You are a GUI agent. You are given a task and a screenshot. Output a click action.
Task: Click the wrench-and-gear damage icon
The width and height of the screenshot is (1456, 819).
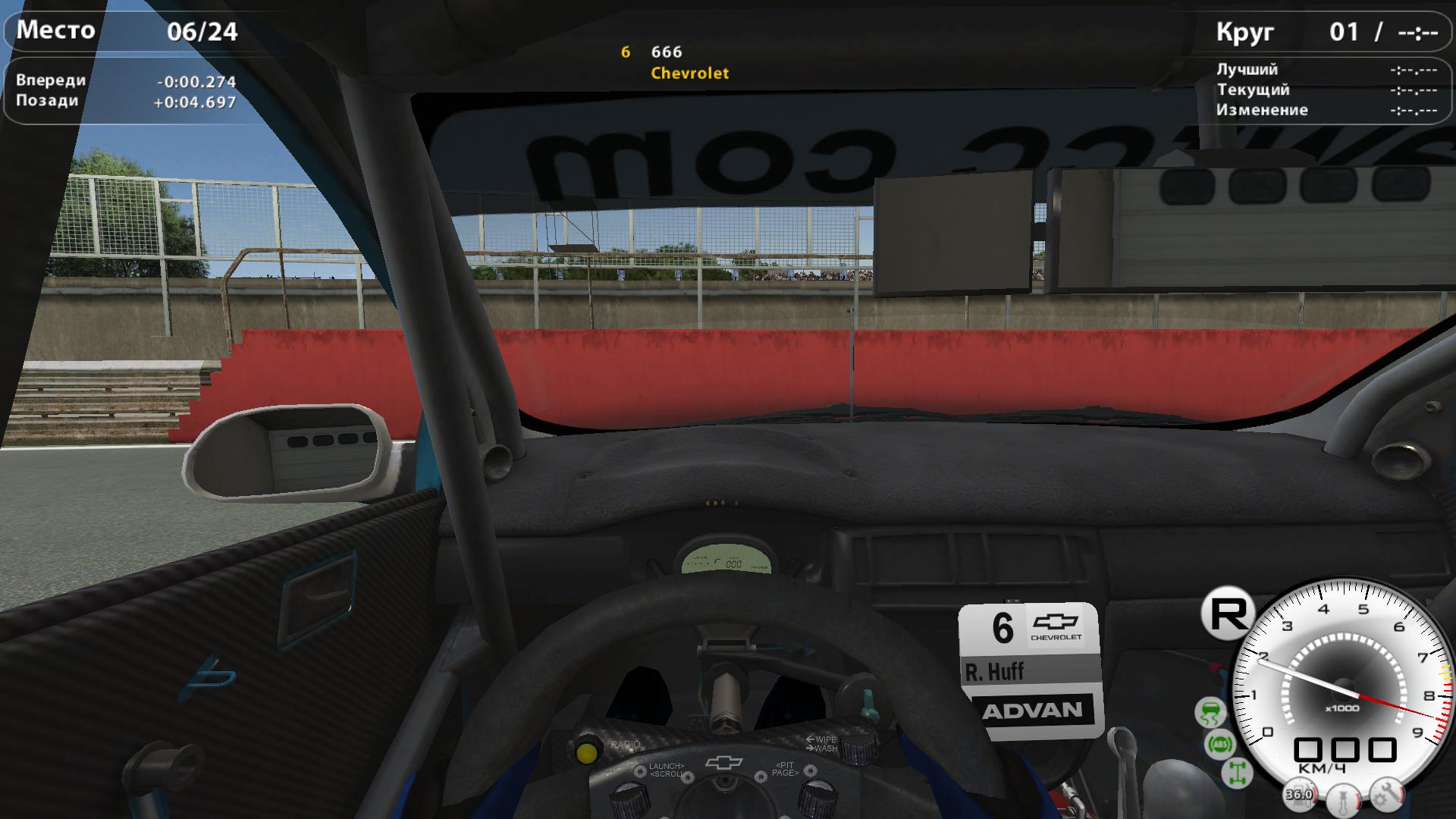click(x=1388, y=795)
